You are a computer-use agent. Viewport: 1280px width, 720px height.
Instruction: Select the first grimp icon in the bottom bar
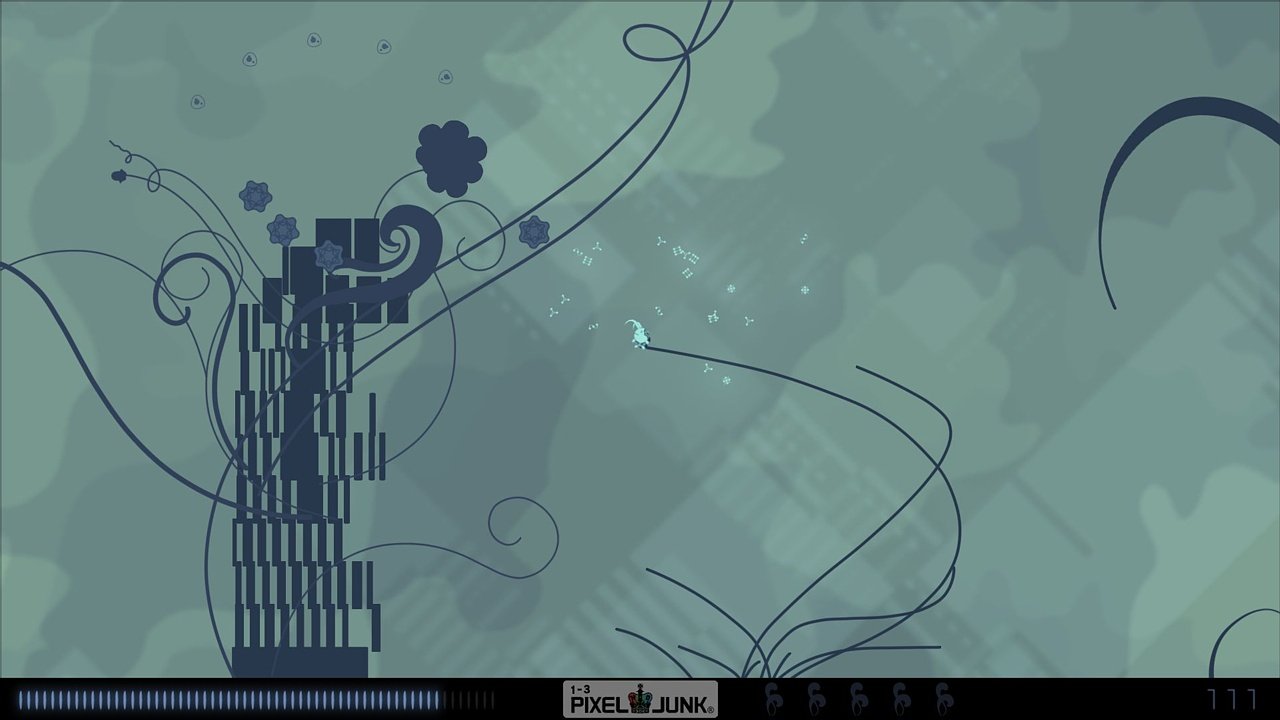coord(775,695)
